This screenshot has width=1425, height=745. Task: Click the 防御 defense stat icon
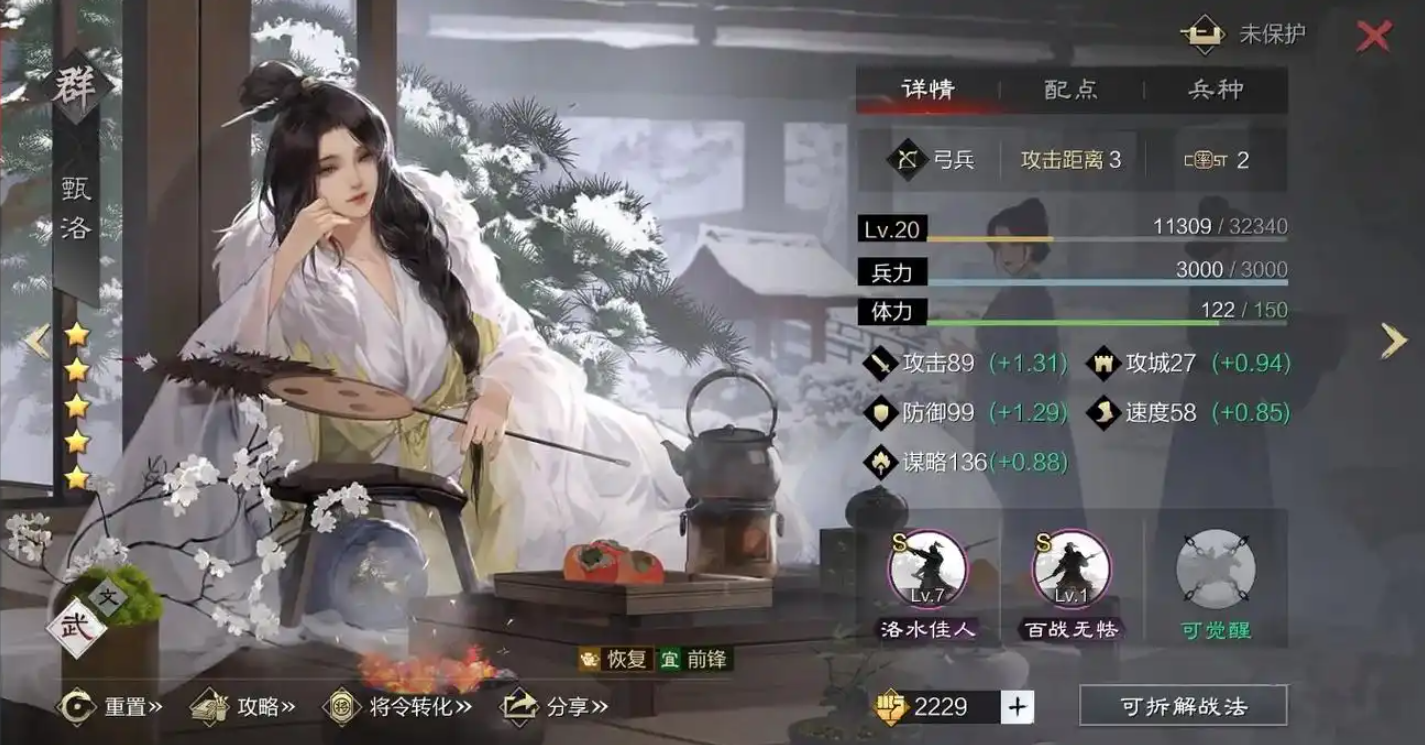click(x=882, y=410)
